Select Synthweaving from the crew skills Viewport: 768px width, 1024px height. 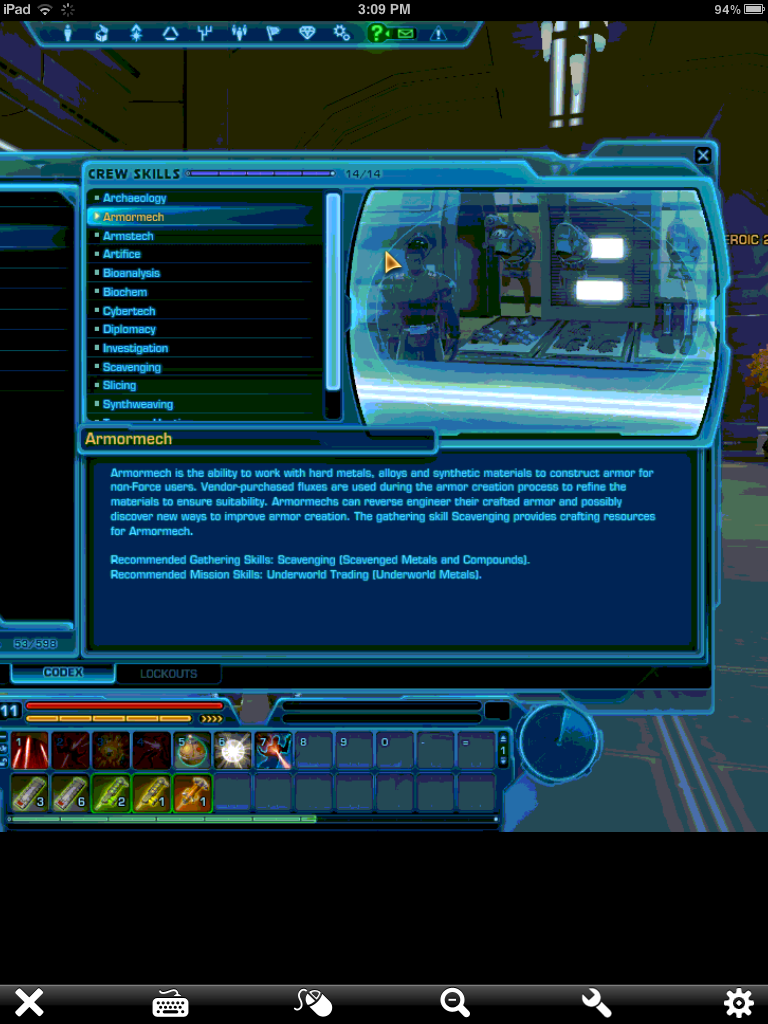click(137, 404)
